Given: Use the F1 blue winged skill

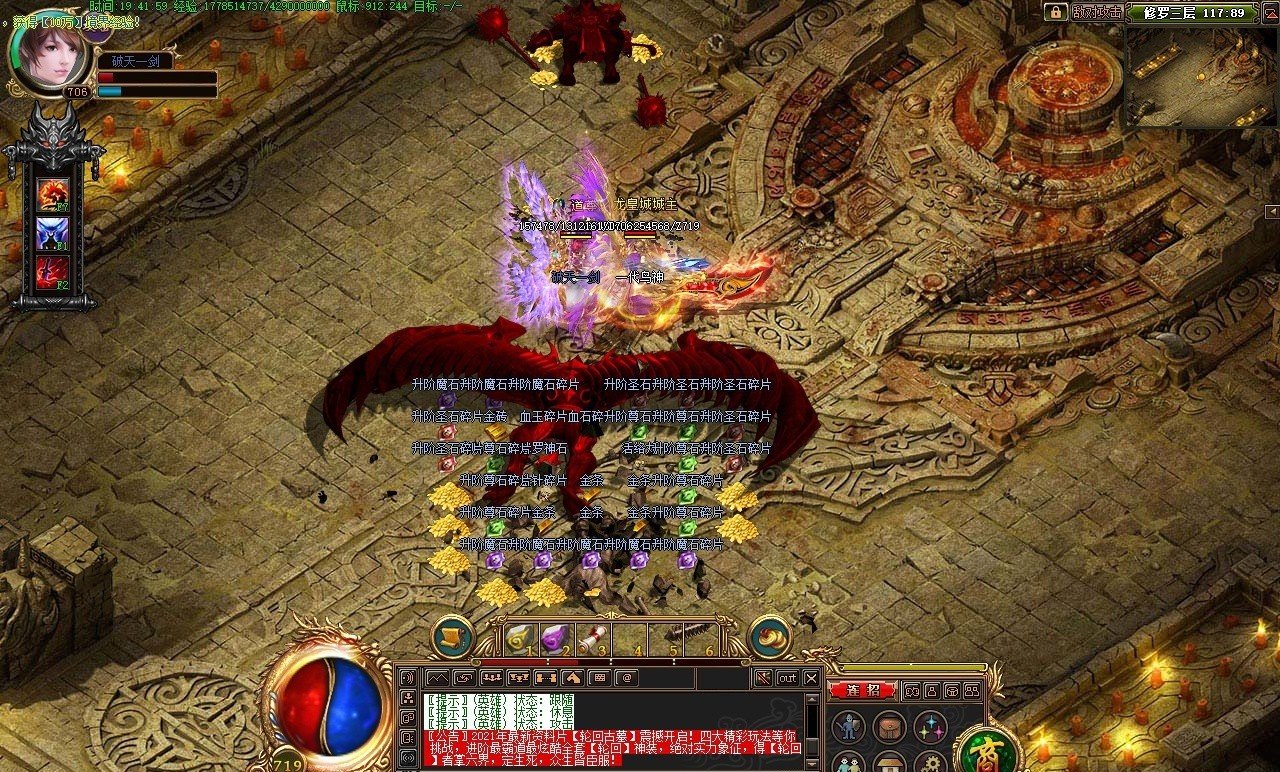Looking at the screenshot, I should click(x=53, y=233).
